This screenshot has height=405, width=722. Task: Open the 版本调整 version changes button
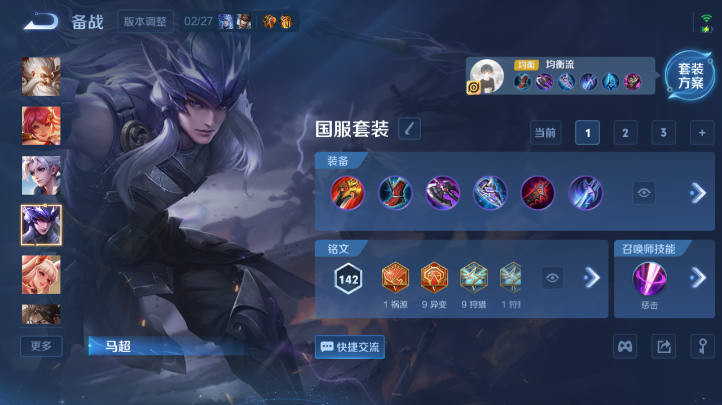[145, 21]
